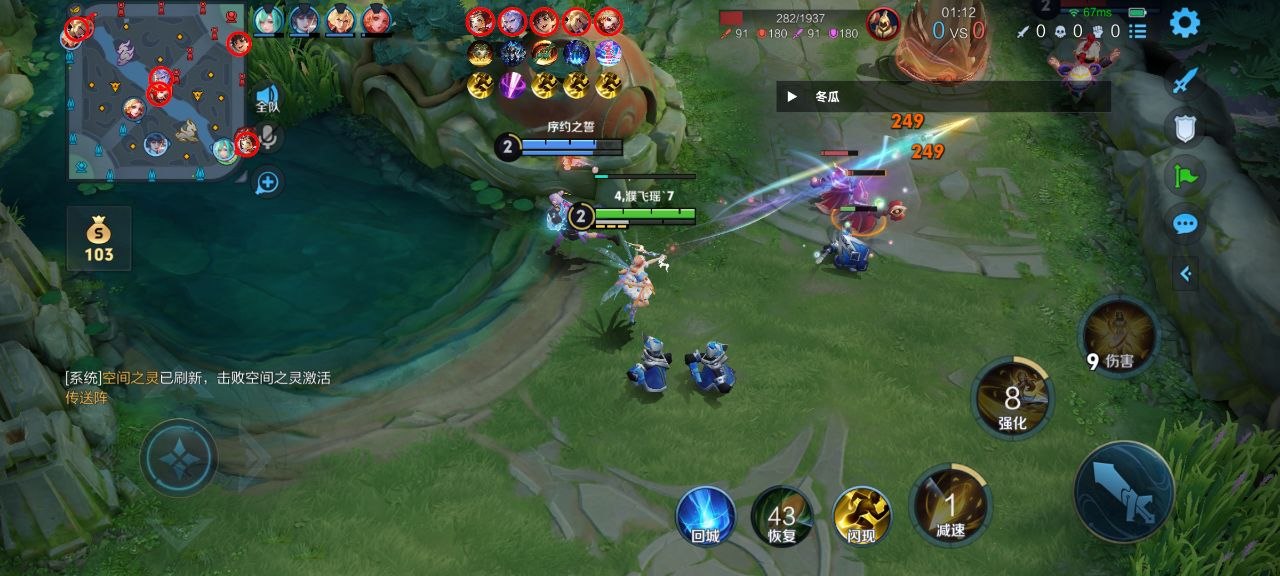The height and width of the screenshot is (576, 1280).
Task: Open the scoreboard list icon
Action: [x=1138, y=31]
